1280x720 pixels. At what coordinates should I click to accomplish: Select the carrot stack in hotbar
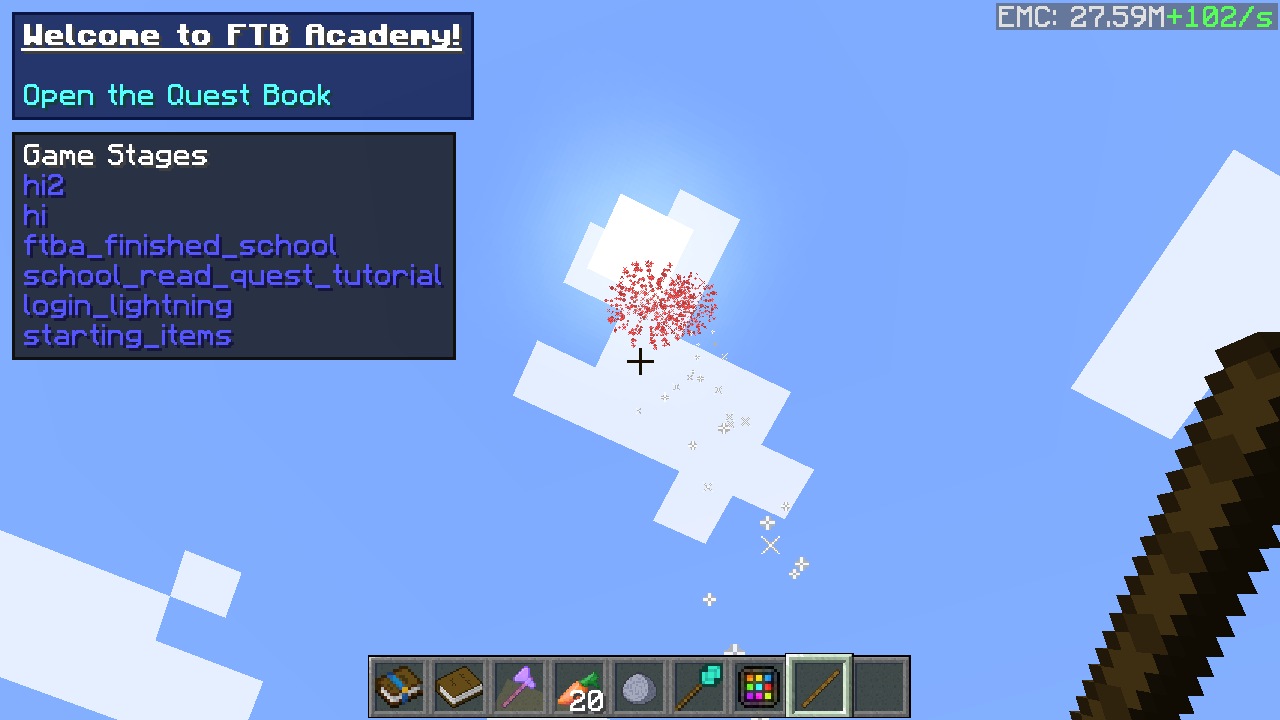(579, 687)
